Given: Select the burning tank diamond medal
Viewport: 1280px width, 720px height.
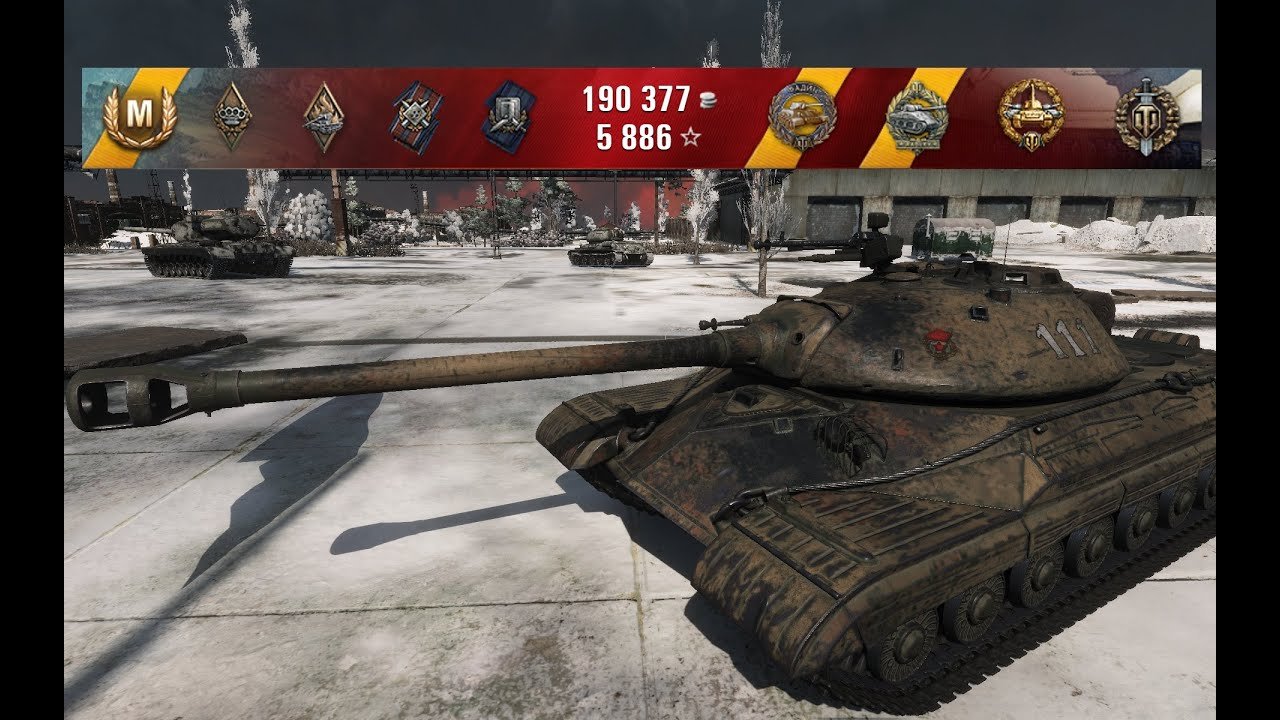Looking at the screenshot, I should tap(323, 117).
